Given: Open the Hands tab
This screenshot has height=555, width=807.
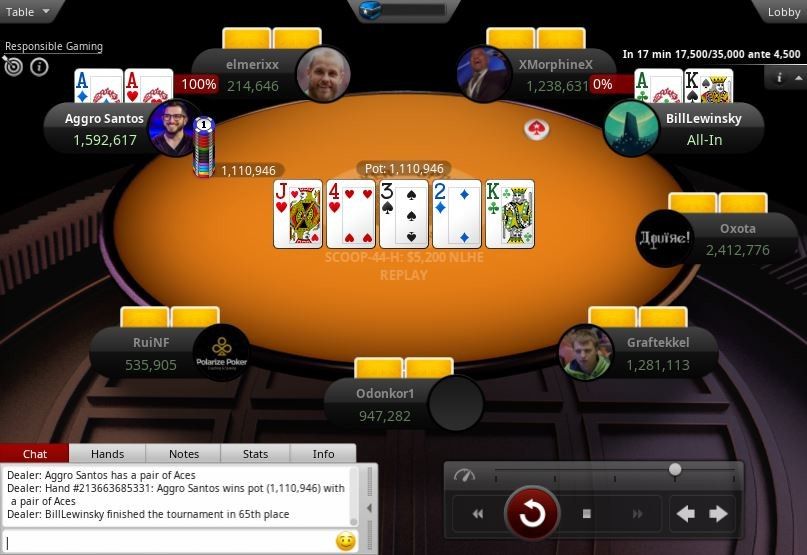Looking at the screenshot, I should (x=107, y=454).
